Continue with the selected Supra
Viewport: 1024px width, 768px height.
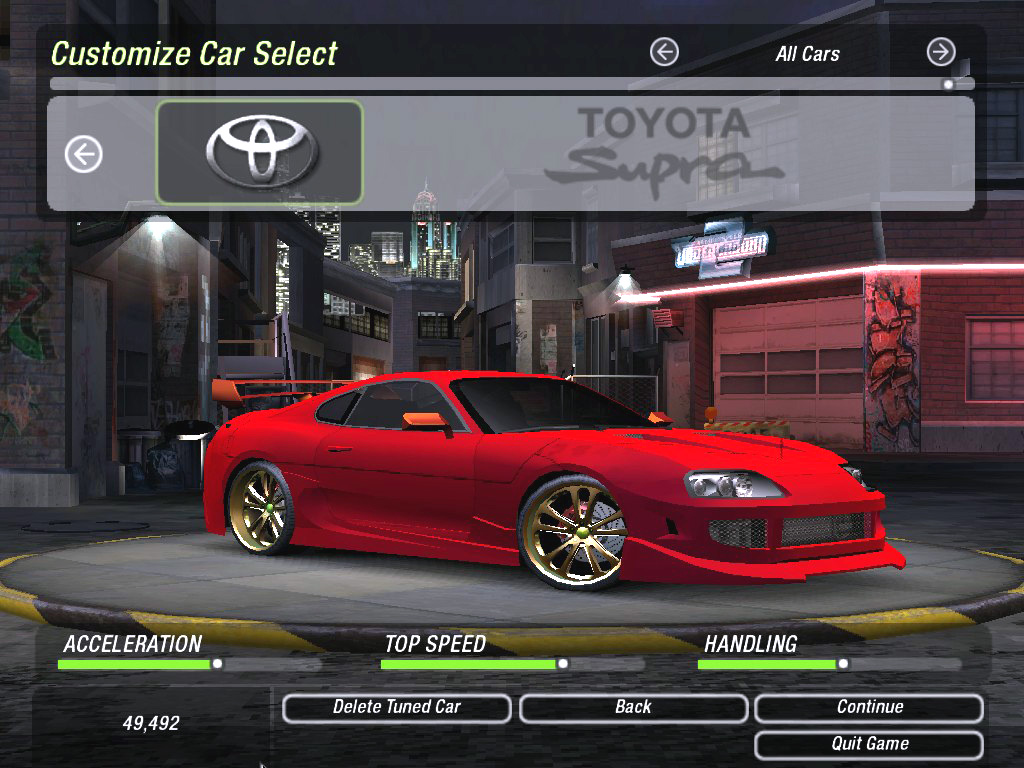tap(869, 708)
